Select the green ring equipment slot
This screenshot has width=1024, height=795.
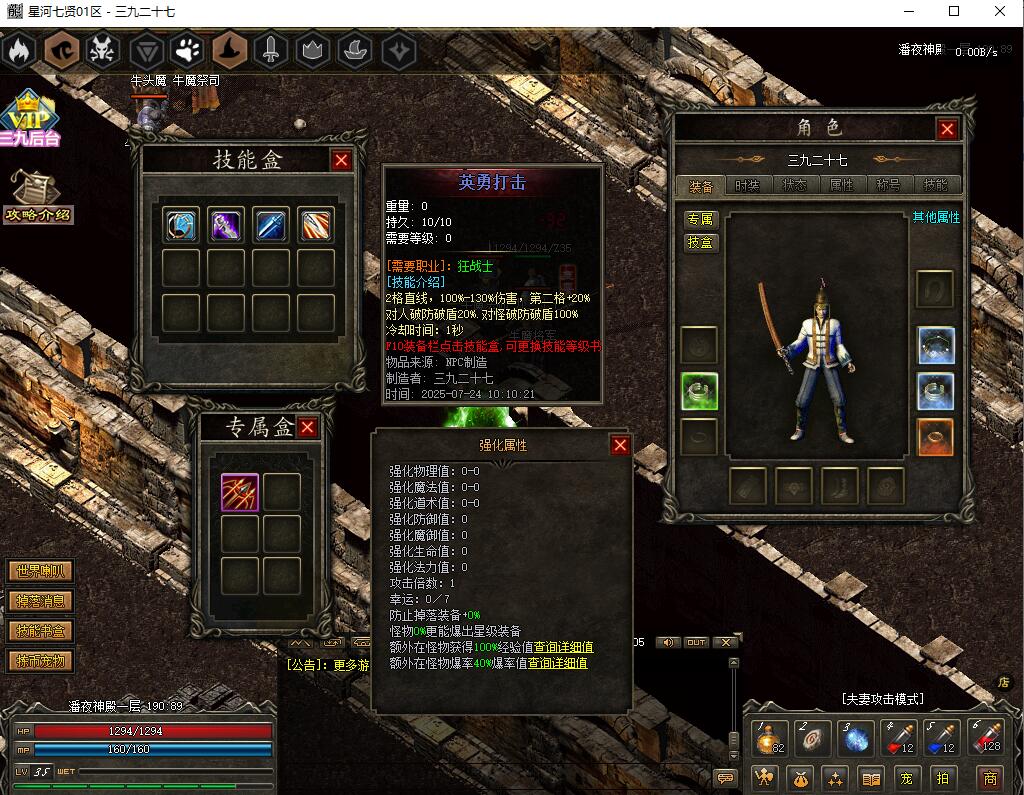pyautogui.click(x=700, y=391)
